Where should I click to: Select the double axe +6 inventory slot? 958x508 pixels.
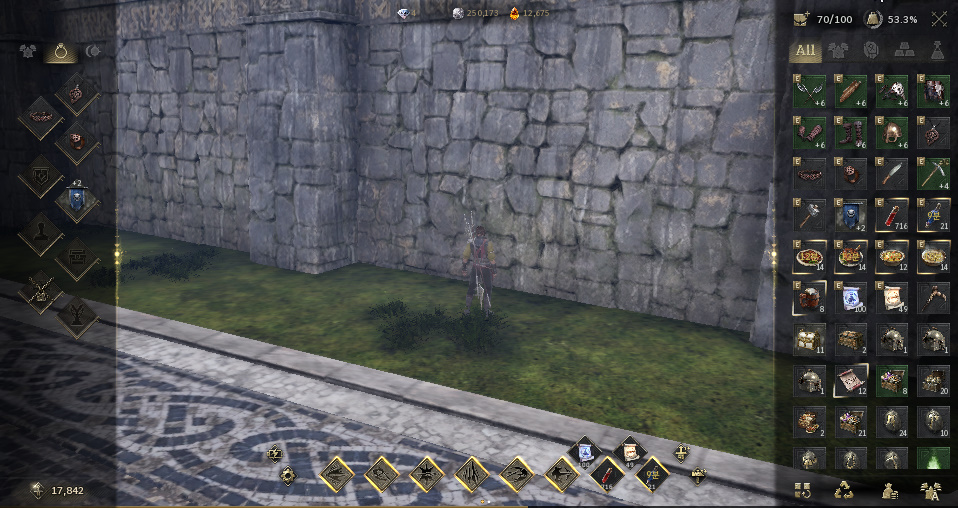pos(808,91)
